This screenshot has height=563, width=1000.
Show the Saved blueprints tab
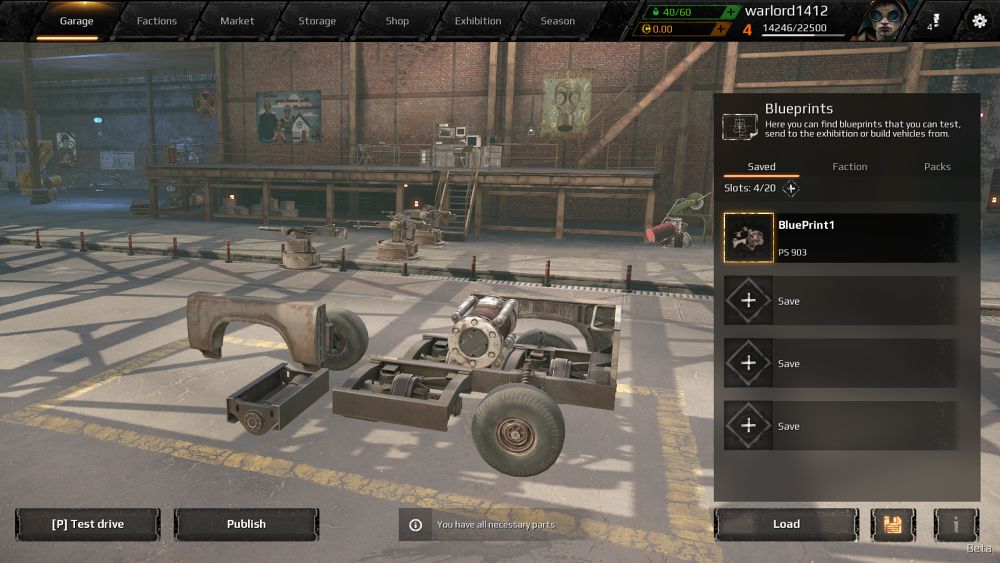[x=761, y=167]
